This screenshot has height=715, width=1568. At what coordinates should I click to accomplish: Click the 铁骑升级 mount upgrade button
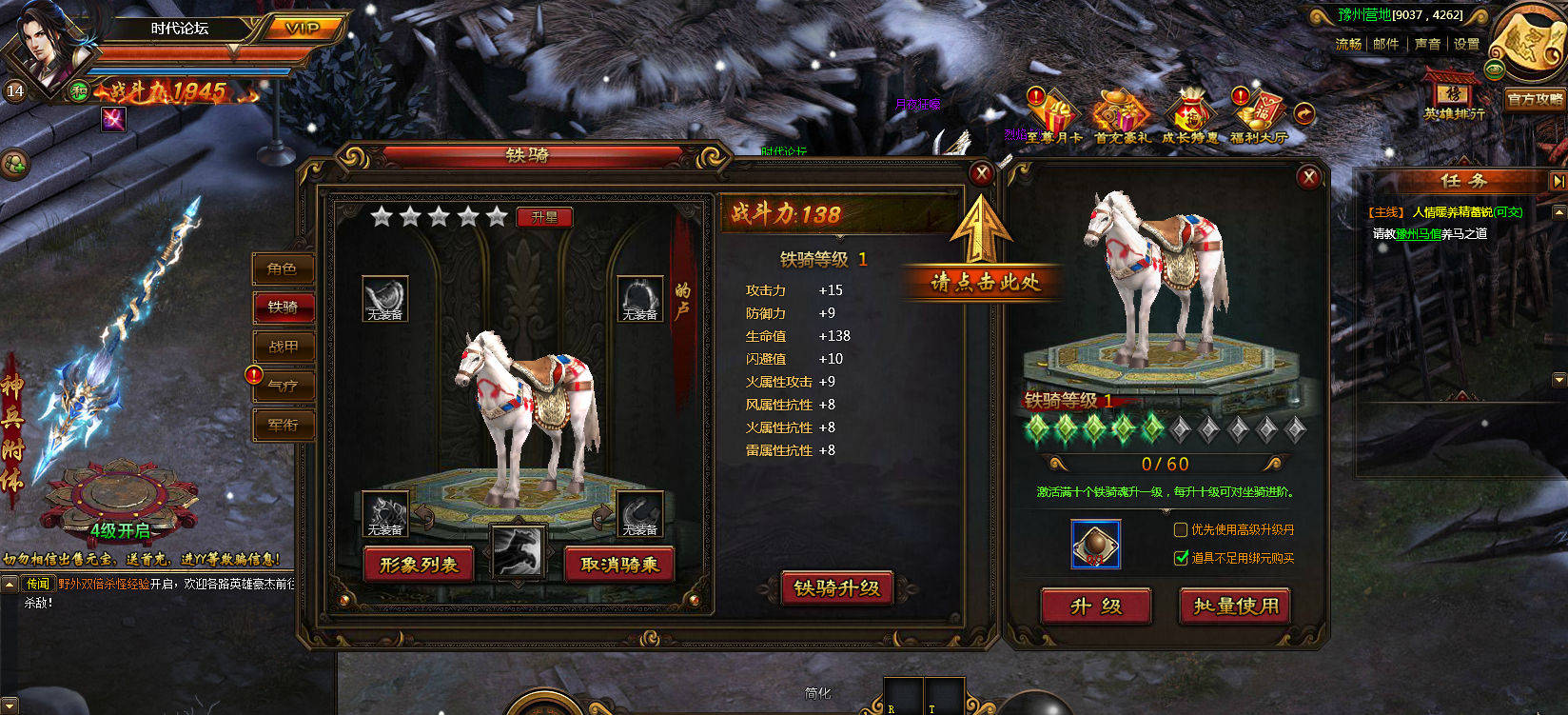point(837,588)
